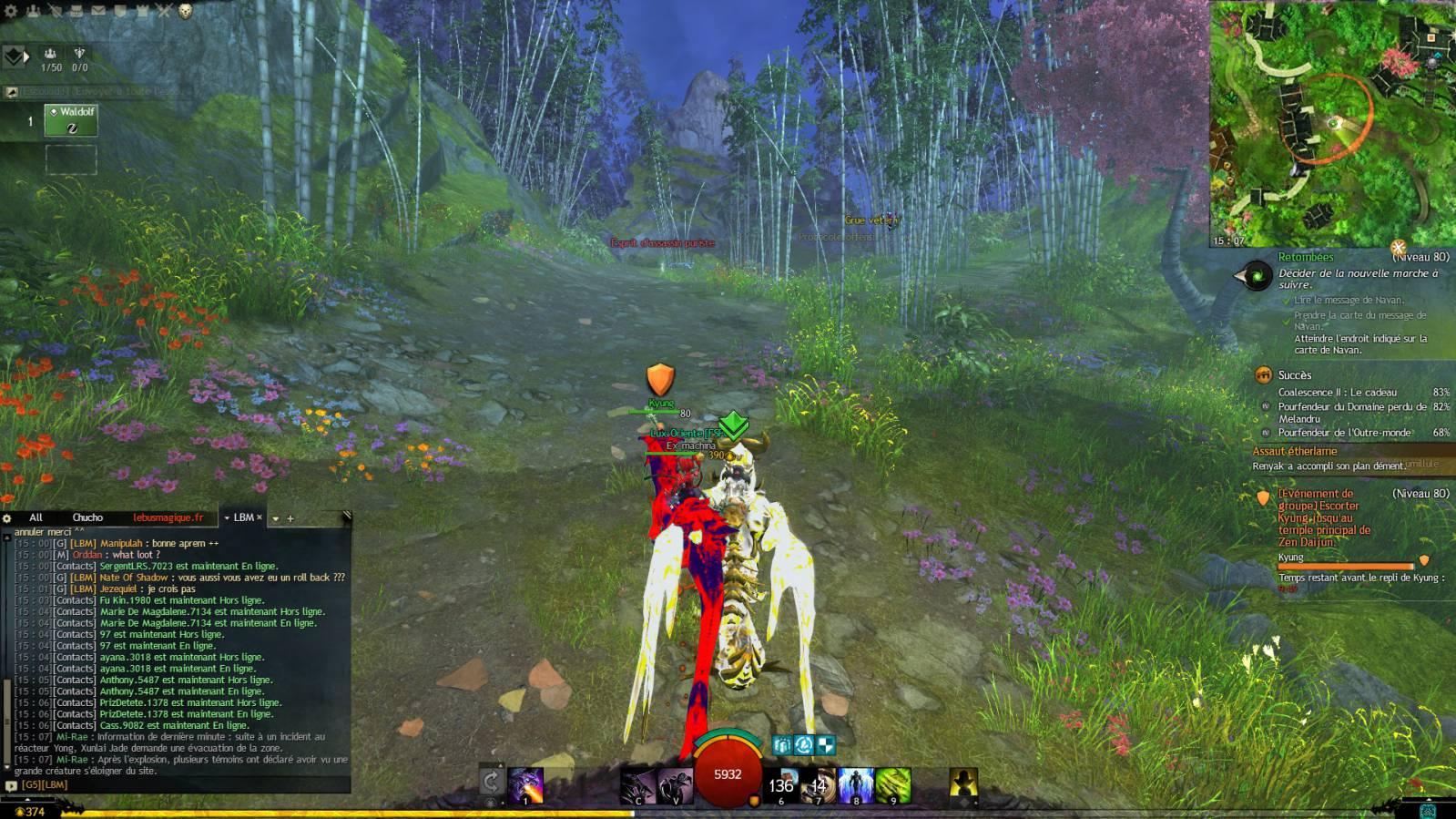Viewport: 1456px width, 819px height.
Task: Use the glowing winged figure skill
Action: coord(855,785)
